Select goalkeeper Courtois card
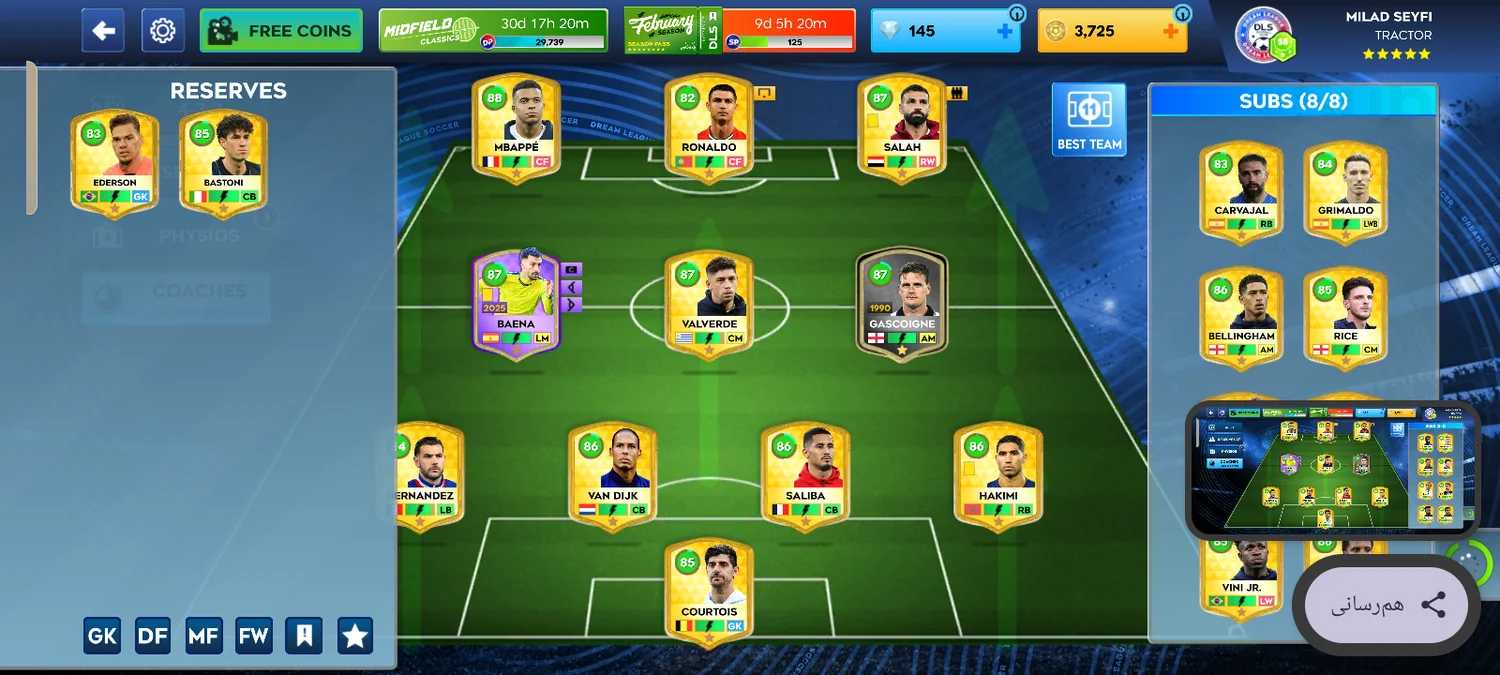This screenshot has height=675, width=1500. point(708,592)
